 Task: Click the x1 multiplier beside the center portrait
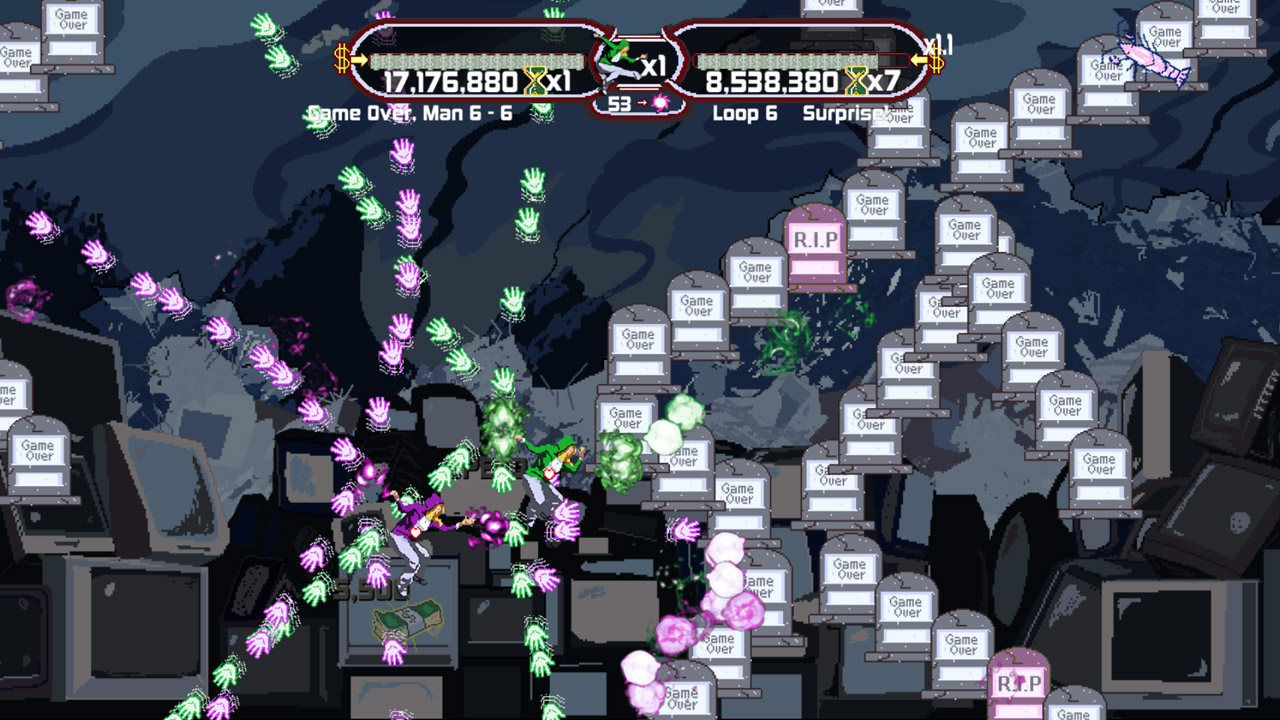(653, 66)
